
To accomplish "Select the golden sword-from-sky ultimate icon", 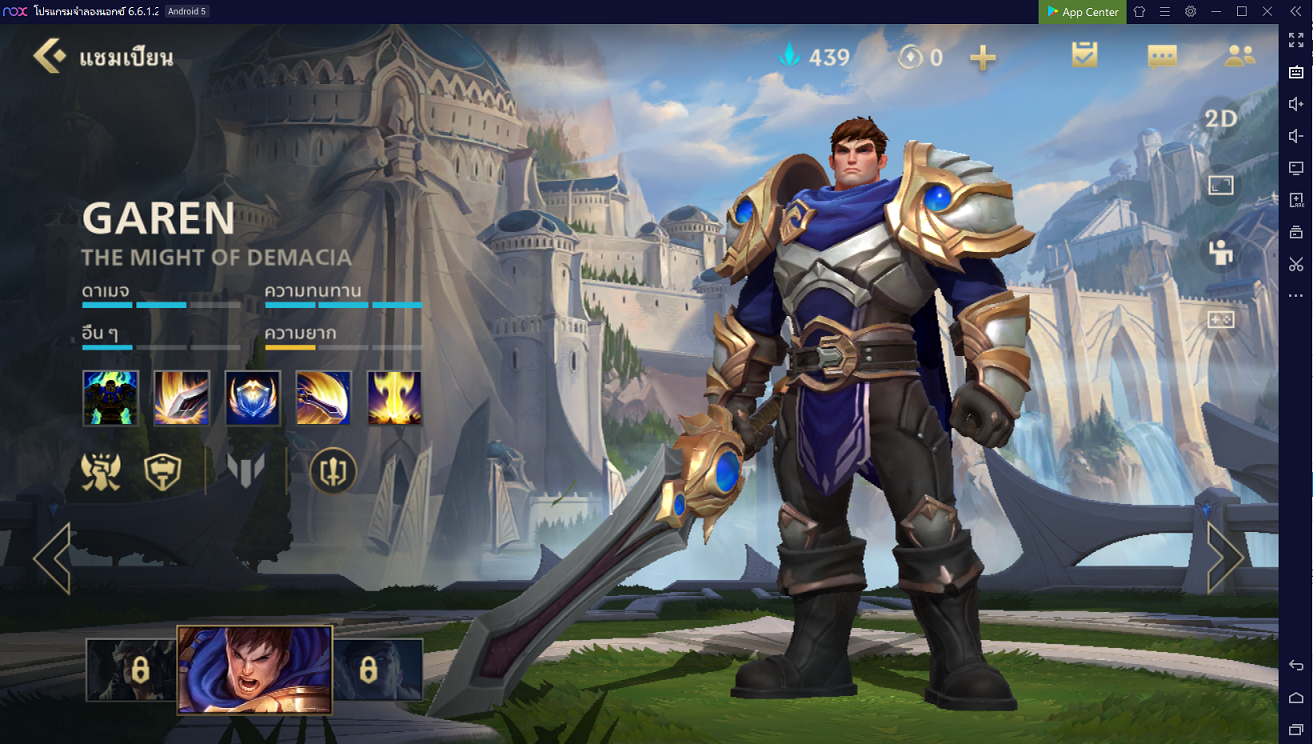I will tap(394, 398).
